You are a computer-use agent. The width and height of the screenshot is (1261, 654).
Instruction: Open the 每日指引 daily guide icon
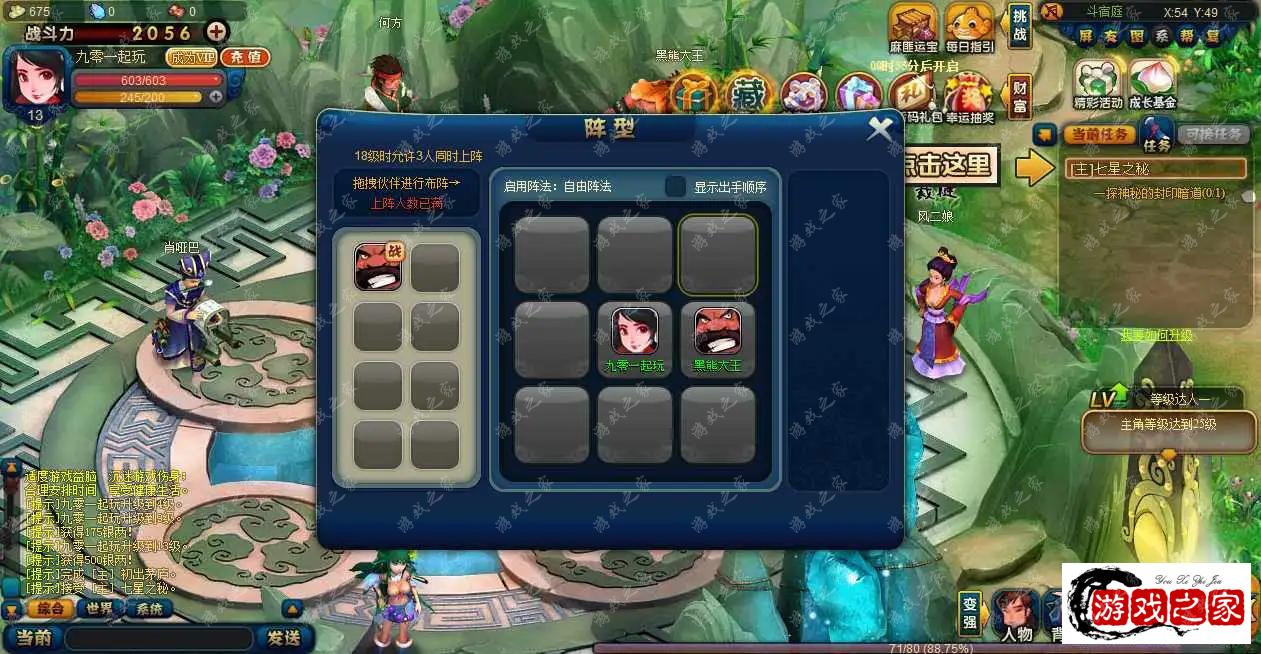click(x=969, y=24)
